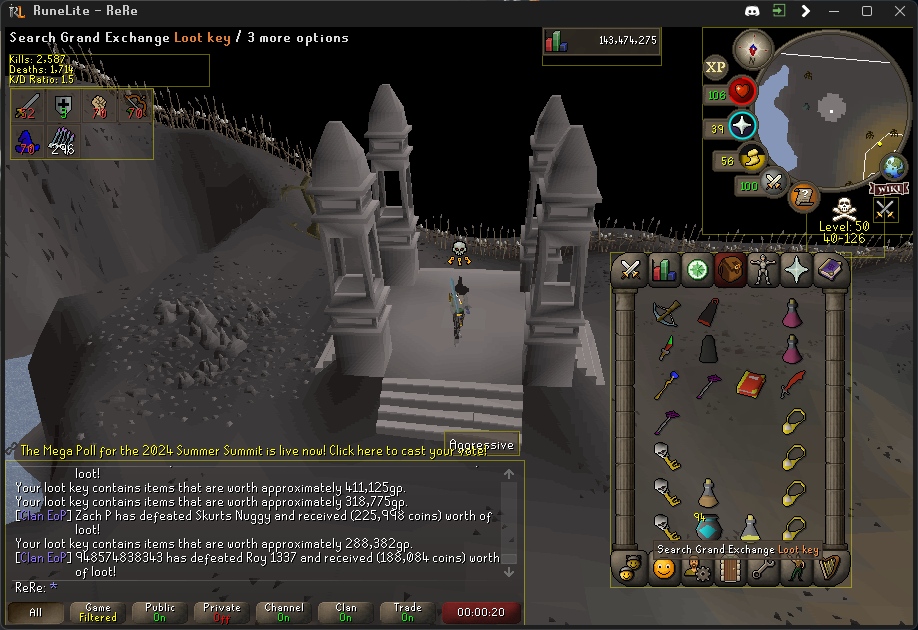Open the Combat Options tab
The width and height of the screenshot is (918, 630).
tap(630, 269)
